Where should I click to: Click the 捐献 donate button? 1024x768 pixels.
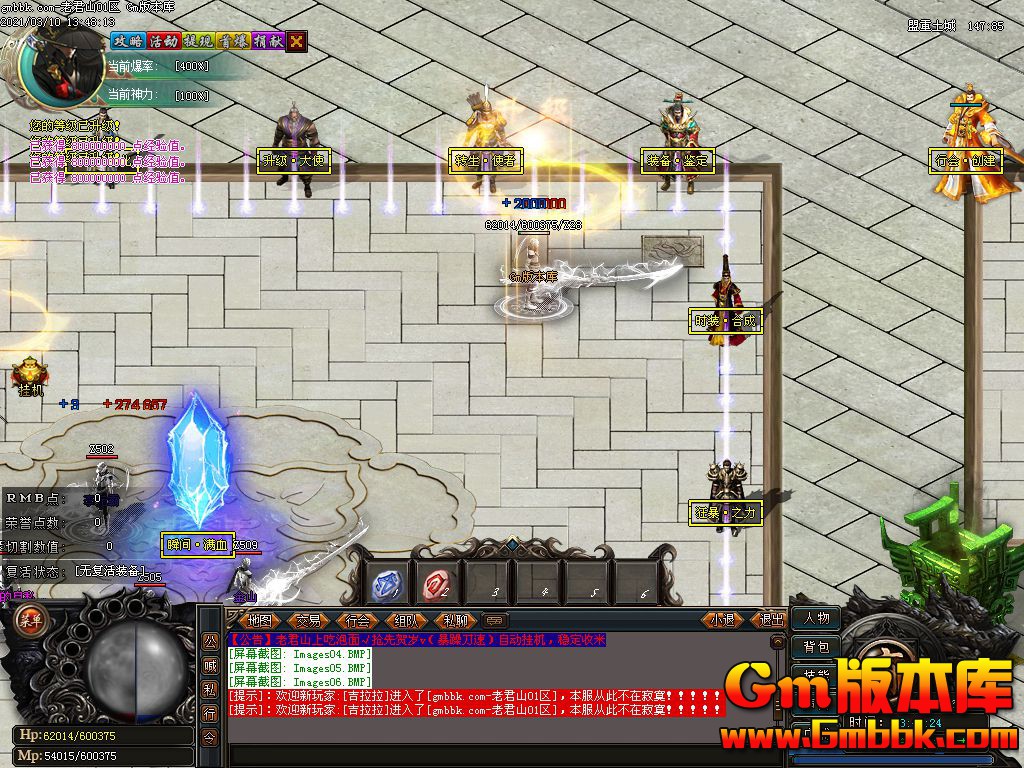click(x=267, y=41)
